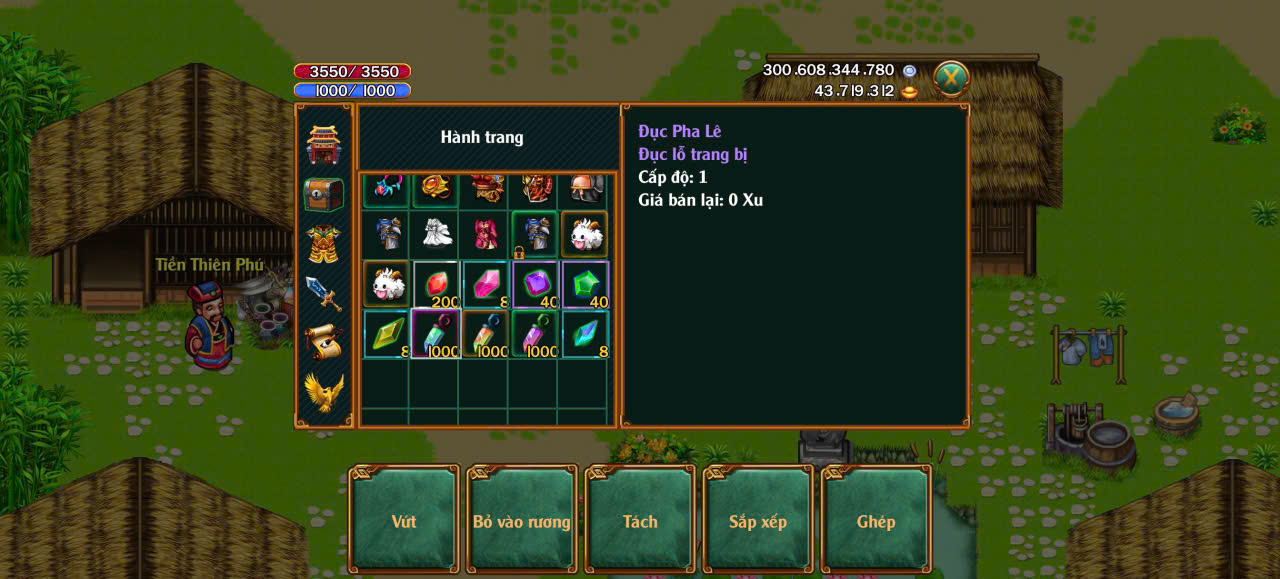This screenshot has height=579, width=1280.
Task: Select the locked blue armor slot
Action: click(536, 234)
